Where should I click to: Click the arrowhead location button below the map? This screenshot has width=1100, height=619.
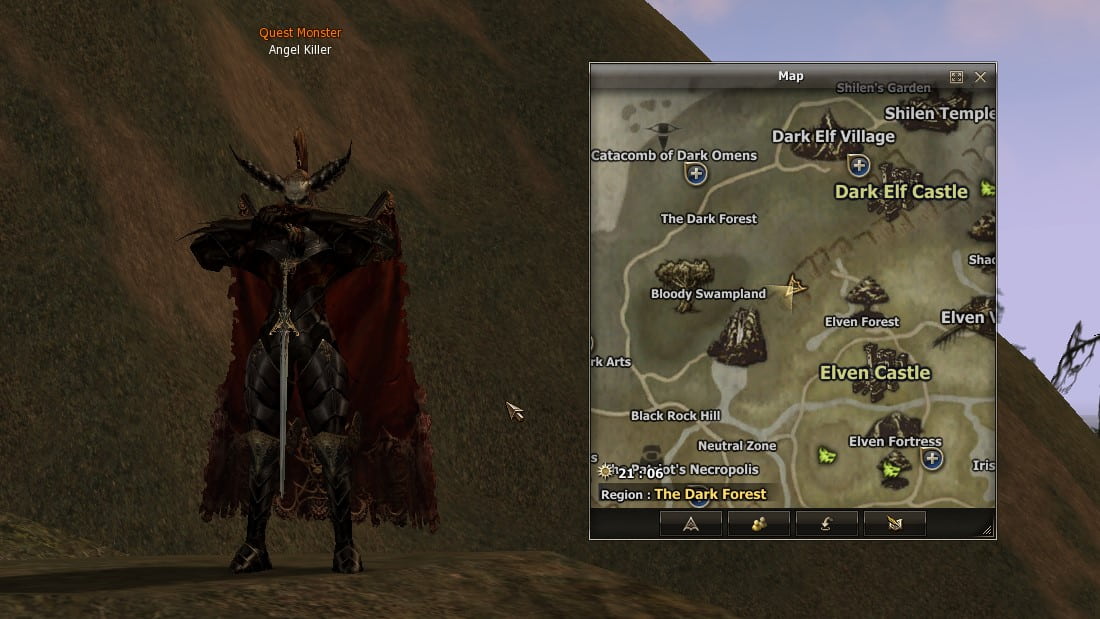pyautogui.click(x=691, y=523)
